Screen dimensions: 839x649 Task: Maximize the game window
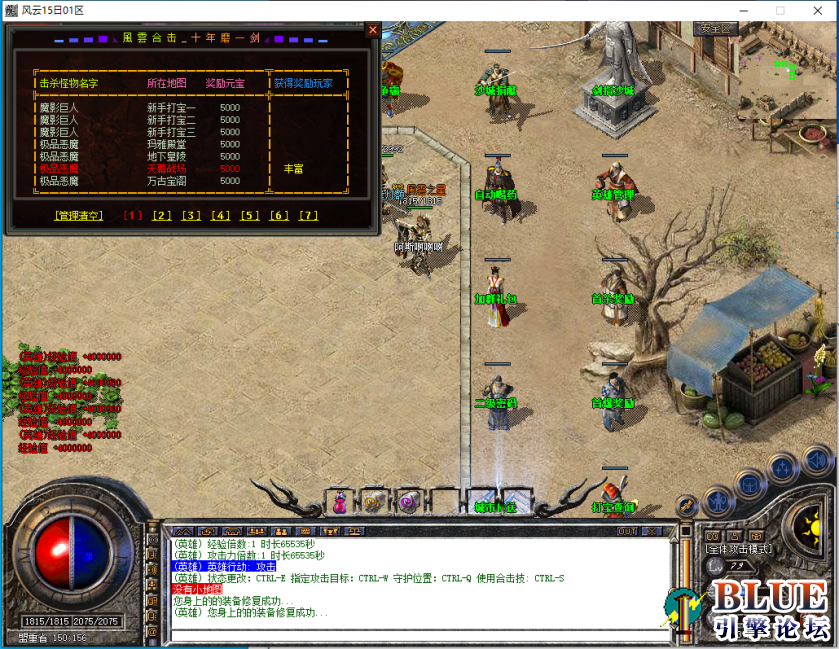click(x=780, y=10)
